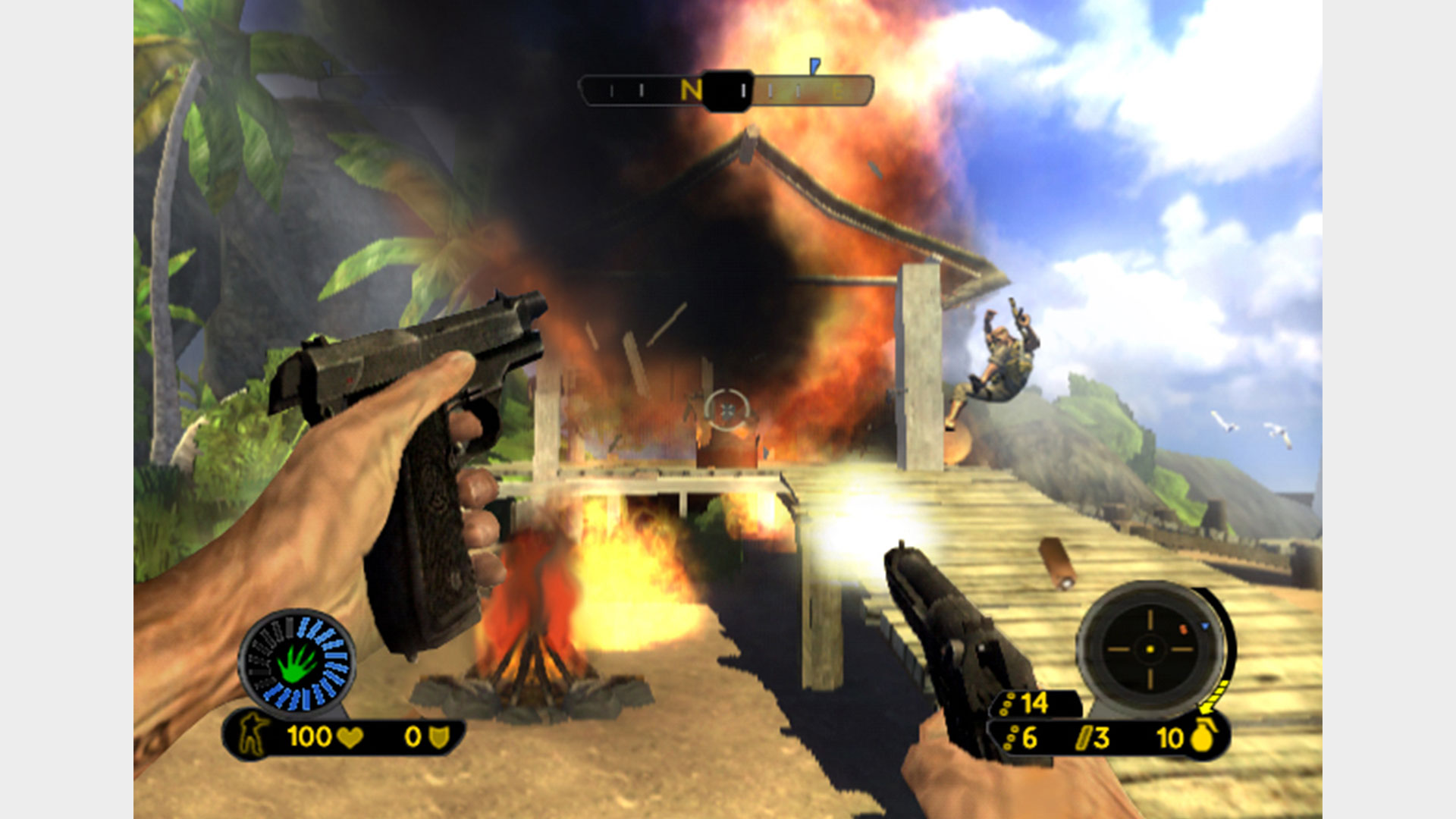
Task: Click the N marker on the compass bar
Action: point(692,89)
